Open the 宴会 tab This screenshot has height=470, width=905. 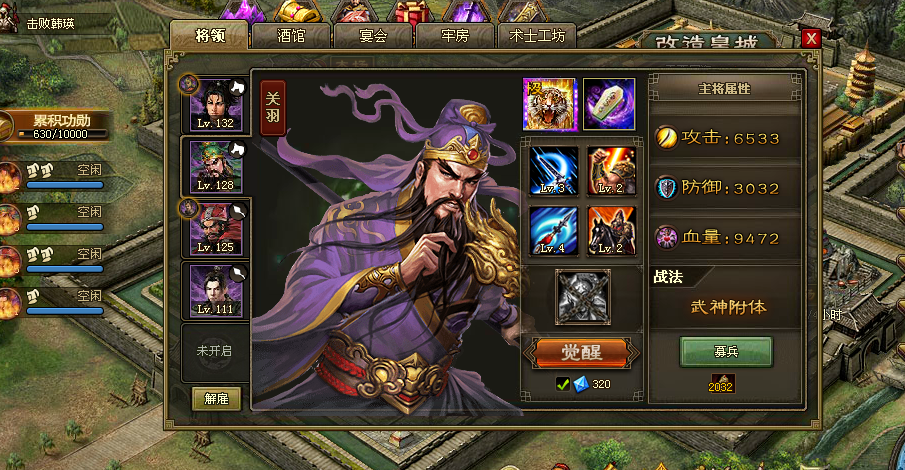[373, 36]
